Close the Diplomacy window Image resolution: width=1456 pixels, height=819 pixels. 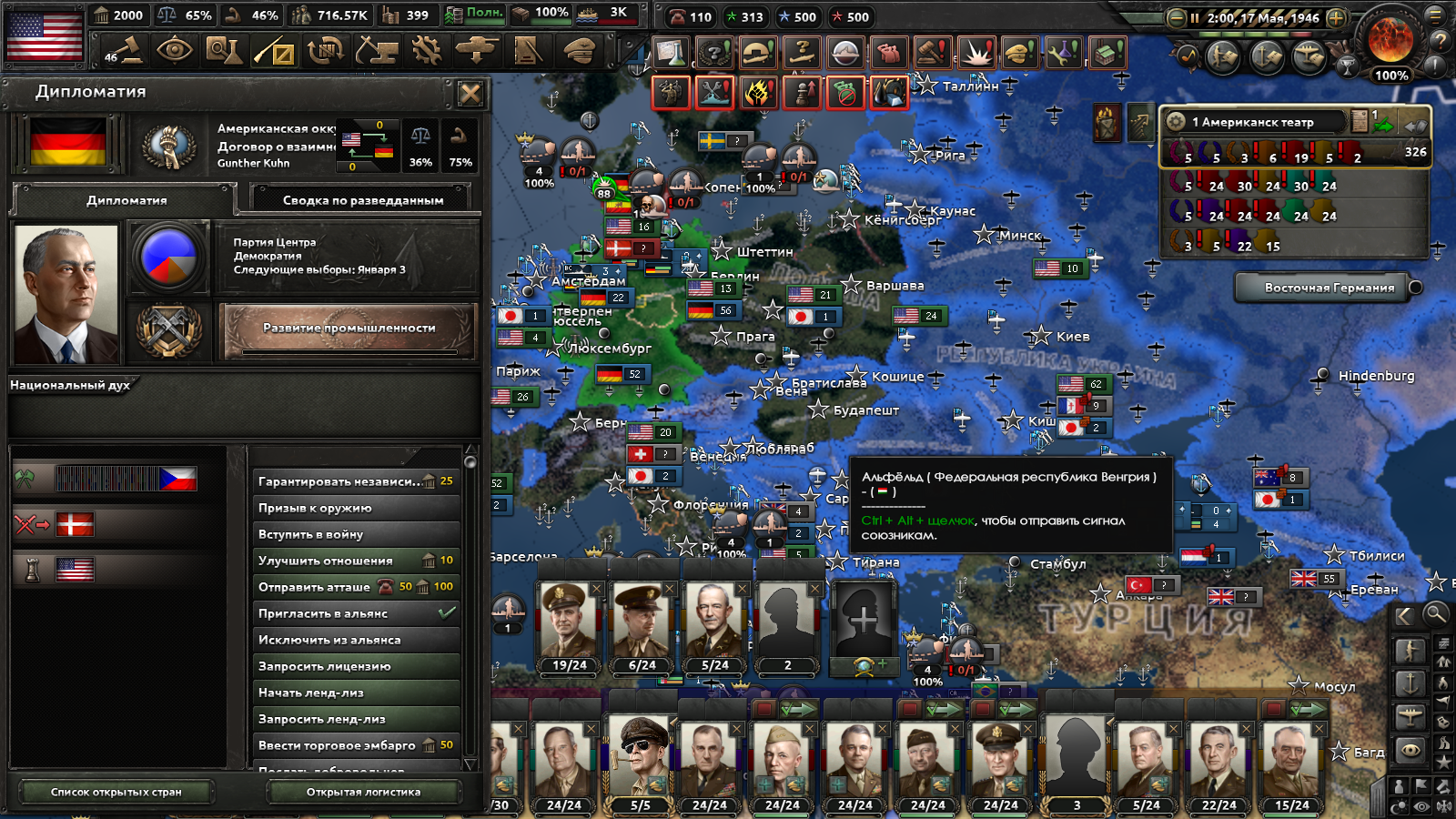pyautogui.click(x=470, y=93)
